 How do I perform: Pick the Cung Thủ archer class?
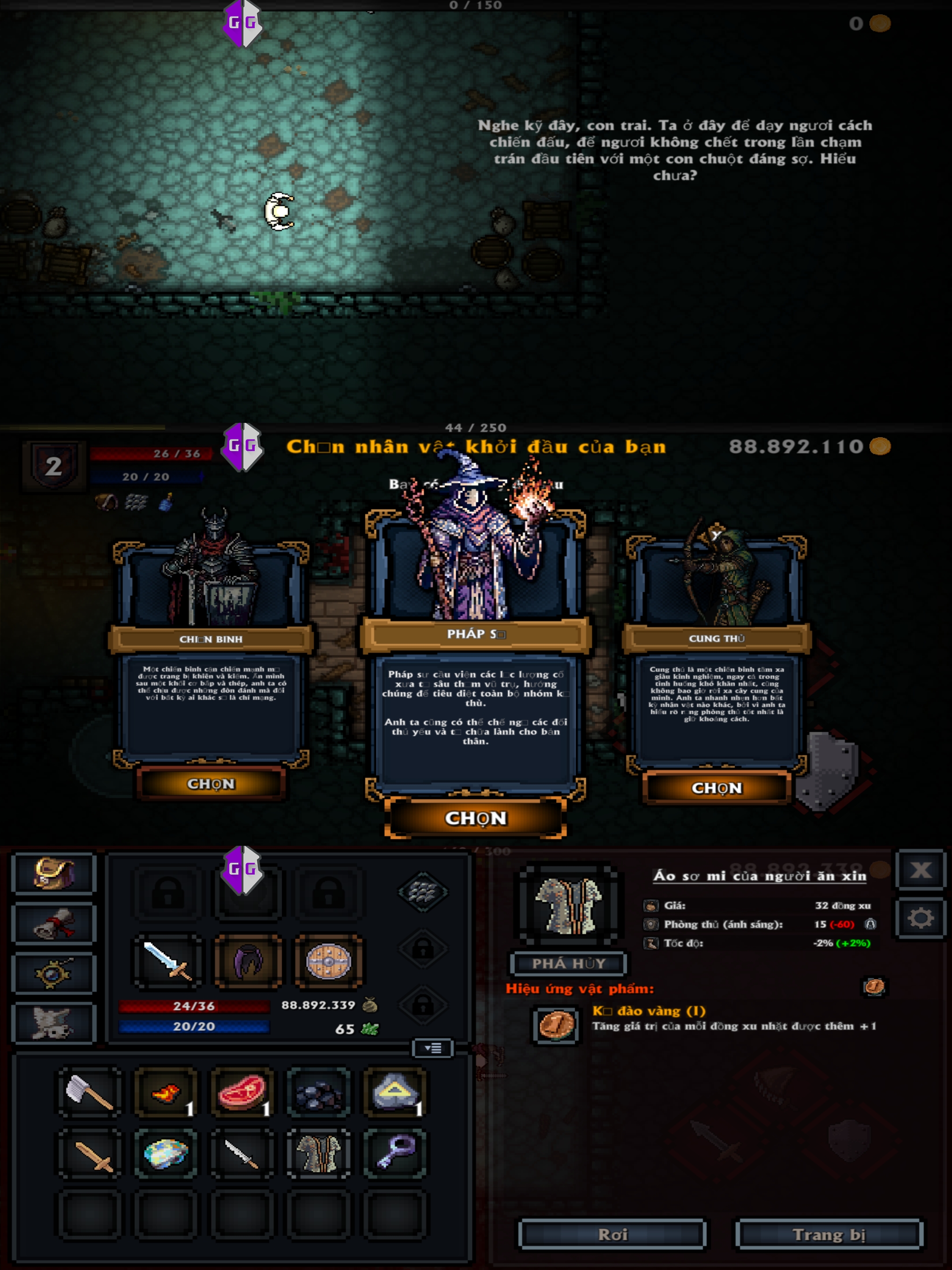[716, 788]
